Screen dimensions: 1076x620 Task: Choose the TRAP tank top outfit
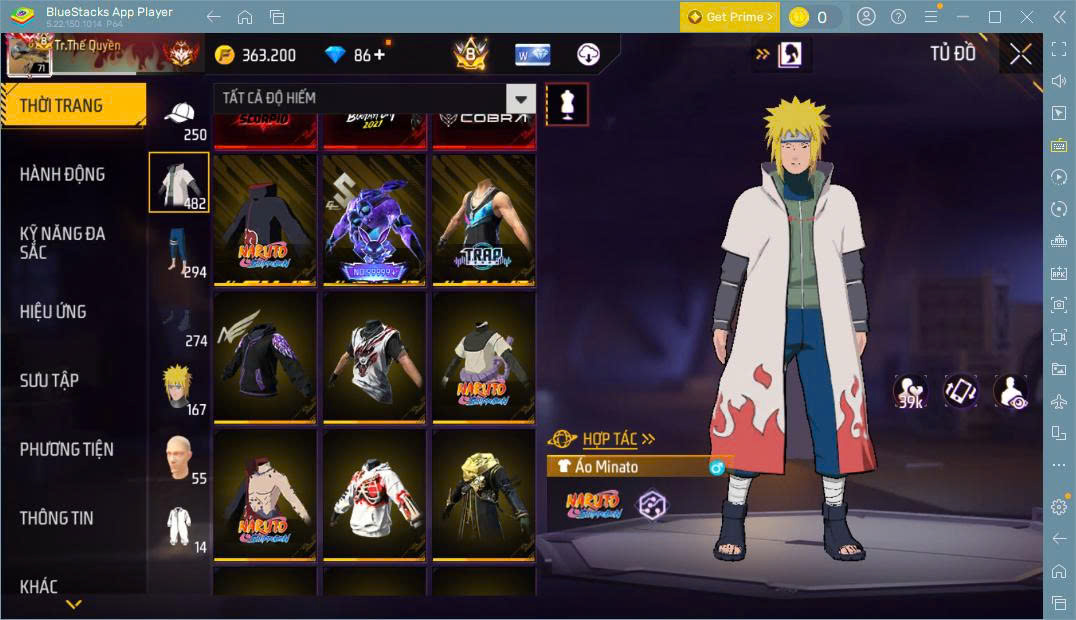[x=483, y=219]
